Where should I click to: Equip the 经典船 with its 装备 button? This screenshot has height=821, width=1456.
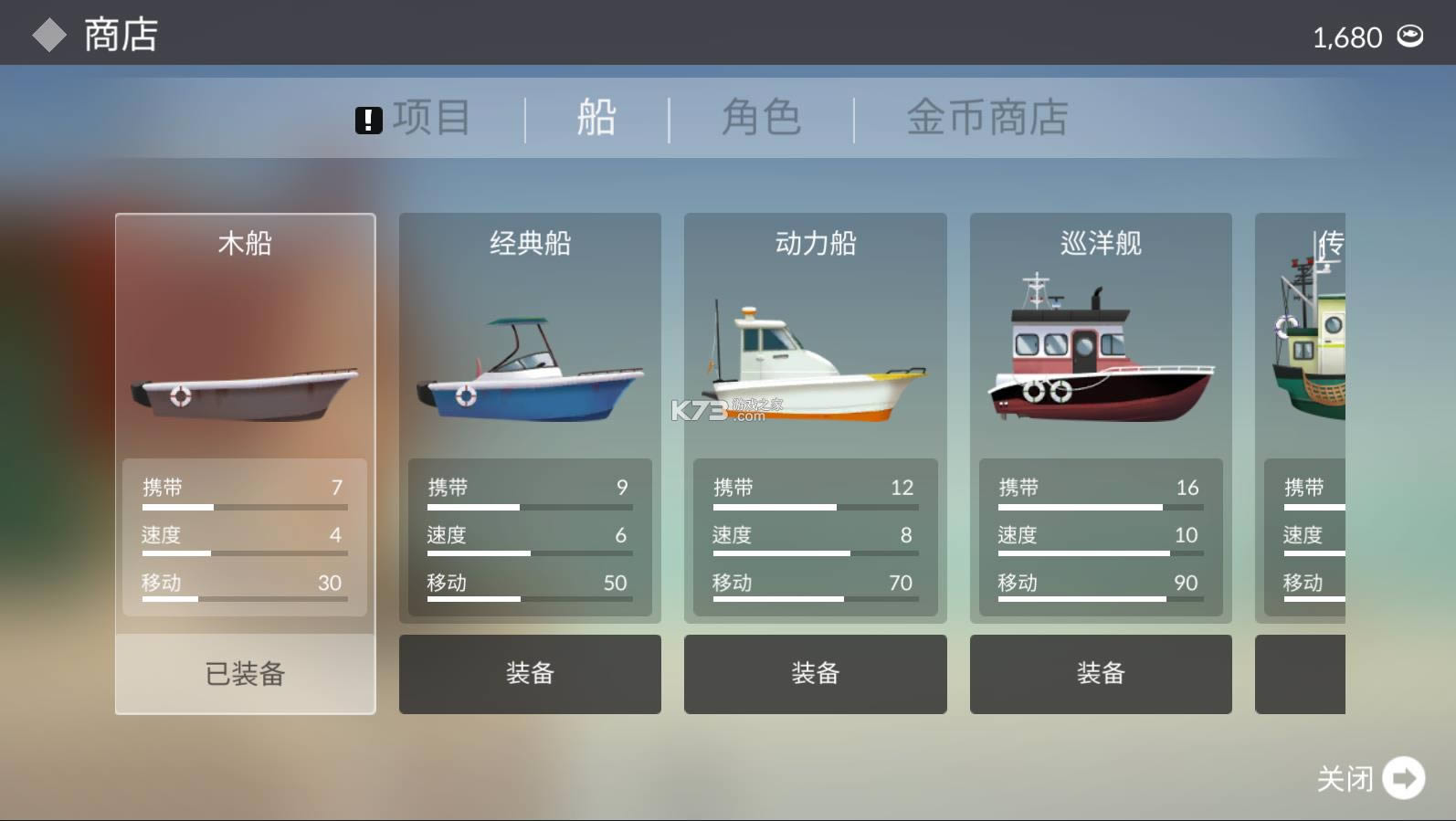tap(530, 674)
